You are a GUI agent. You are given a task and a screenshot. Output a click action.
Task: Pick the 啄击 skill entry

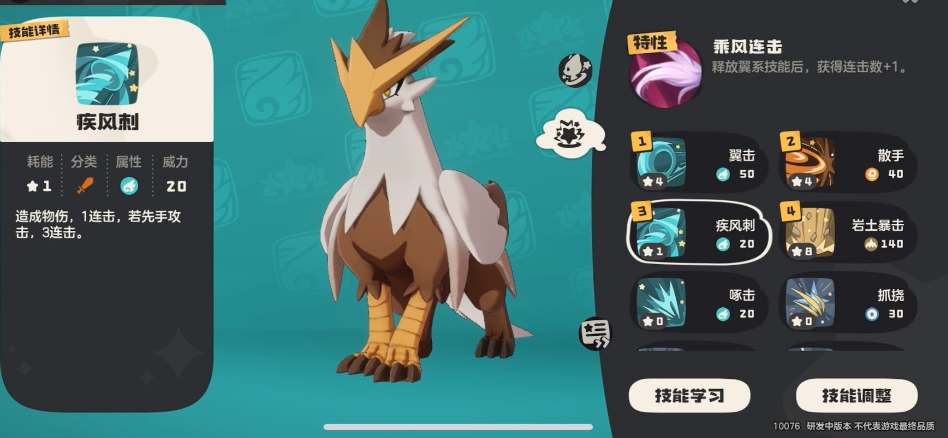point(700,303)
